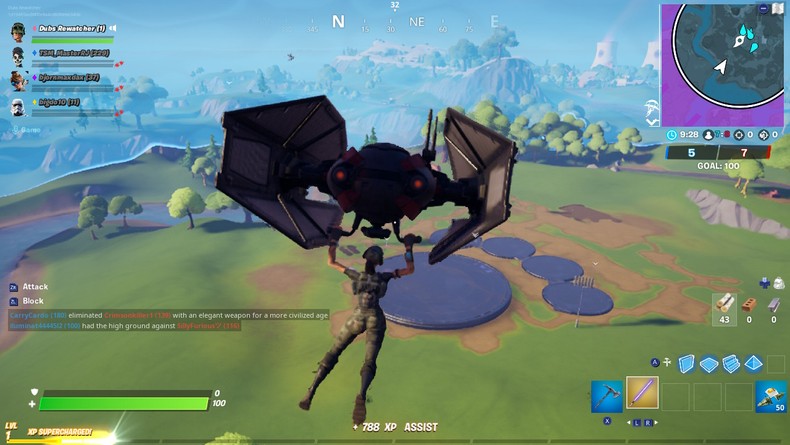The width and height of the screenshot is (790, 445).
Task: Click the glider icon beside the minimap
Action: 652,106
